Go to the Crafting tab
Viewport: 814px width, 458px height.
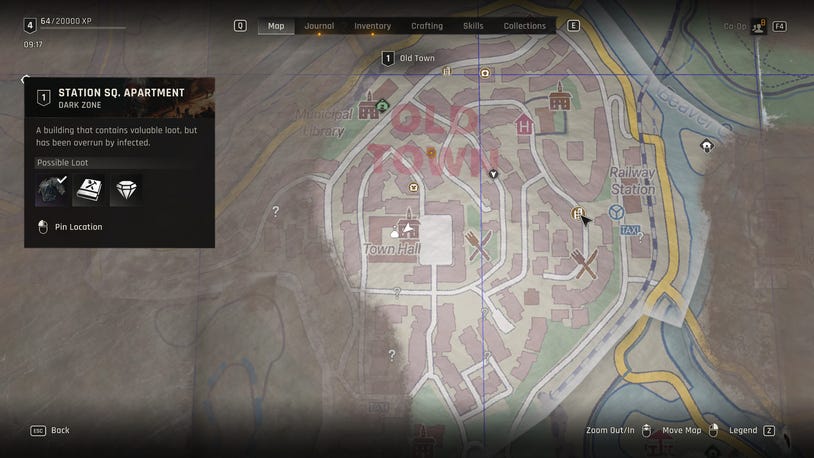(x=427, y=26)
